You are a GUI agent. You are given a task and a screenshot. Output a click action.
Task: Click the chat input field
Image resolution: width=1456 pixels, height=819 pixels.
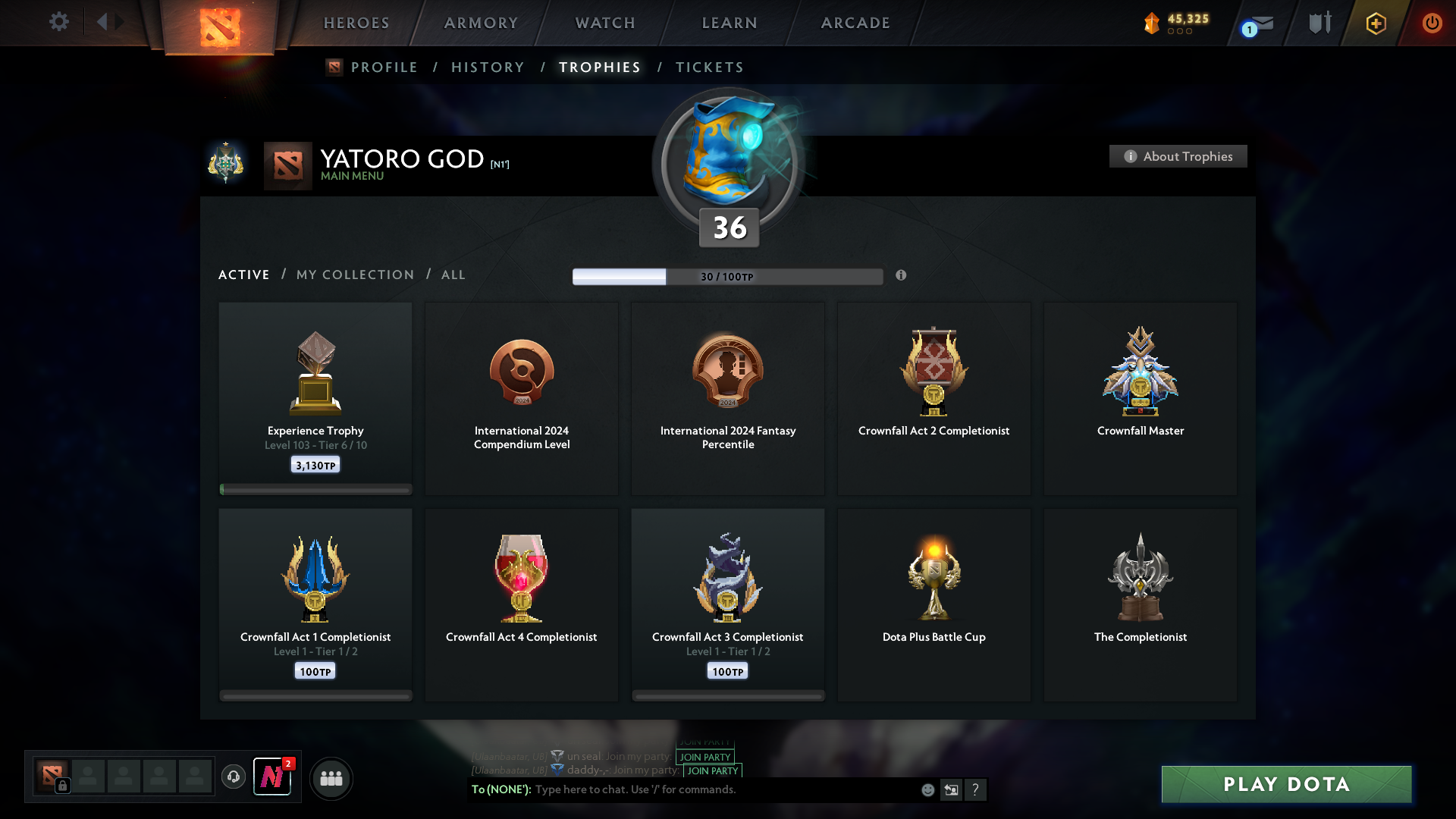[682, 789]
